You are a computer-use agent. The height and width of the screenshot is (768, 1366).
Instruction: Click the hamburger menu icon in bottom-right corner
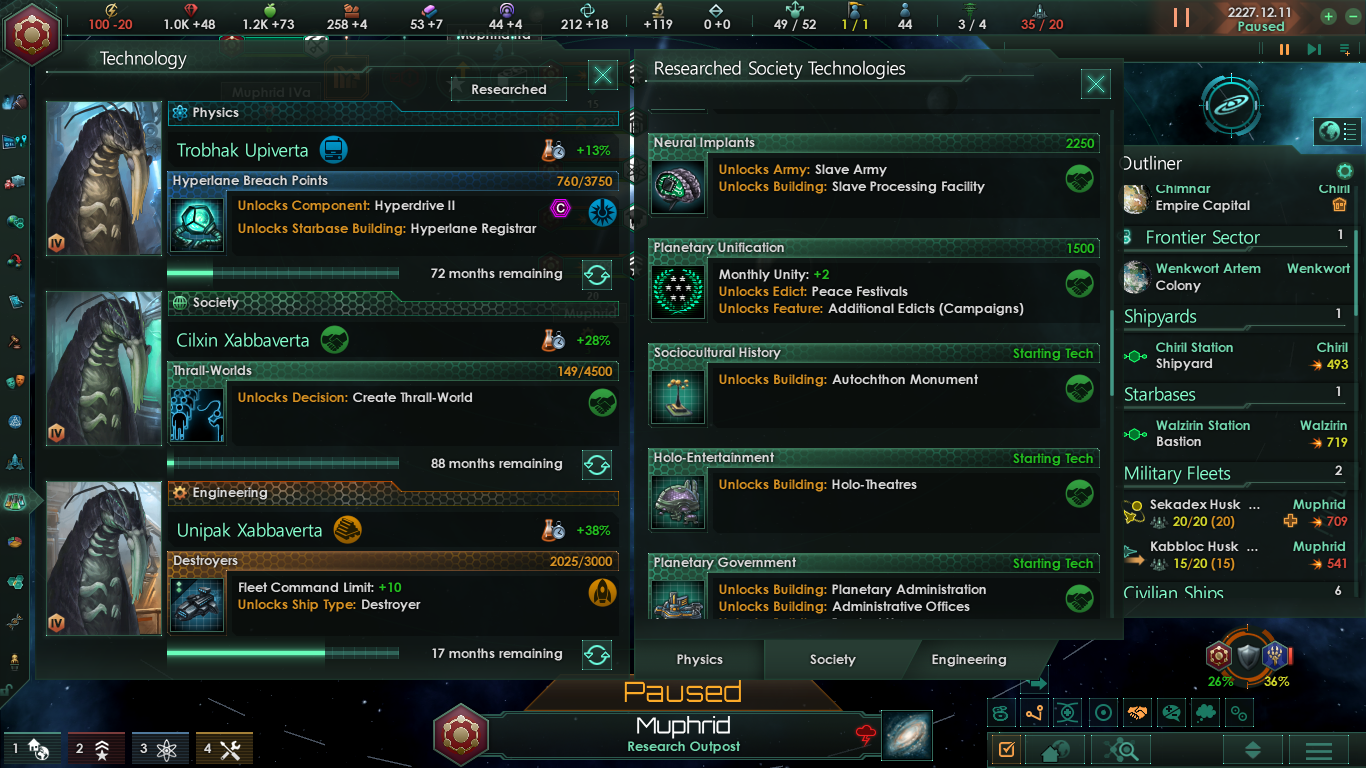point(1318,748)
